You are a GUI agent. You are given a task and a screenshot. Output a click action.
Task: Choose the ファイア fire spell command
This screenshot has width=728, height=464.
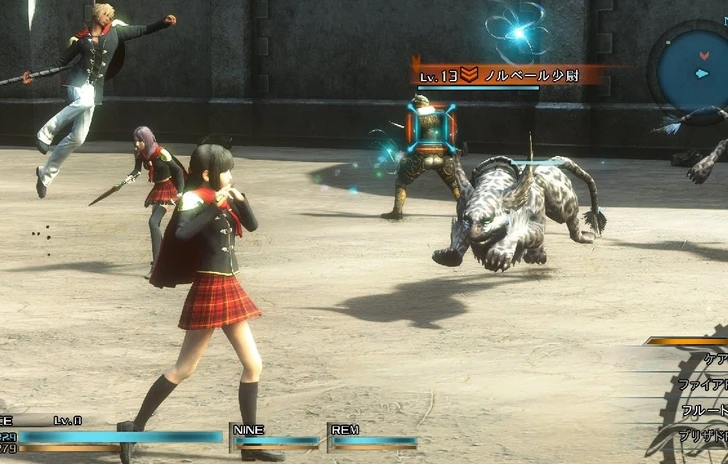pos(702,386)
